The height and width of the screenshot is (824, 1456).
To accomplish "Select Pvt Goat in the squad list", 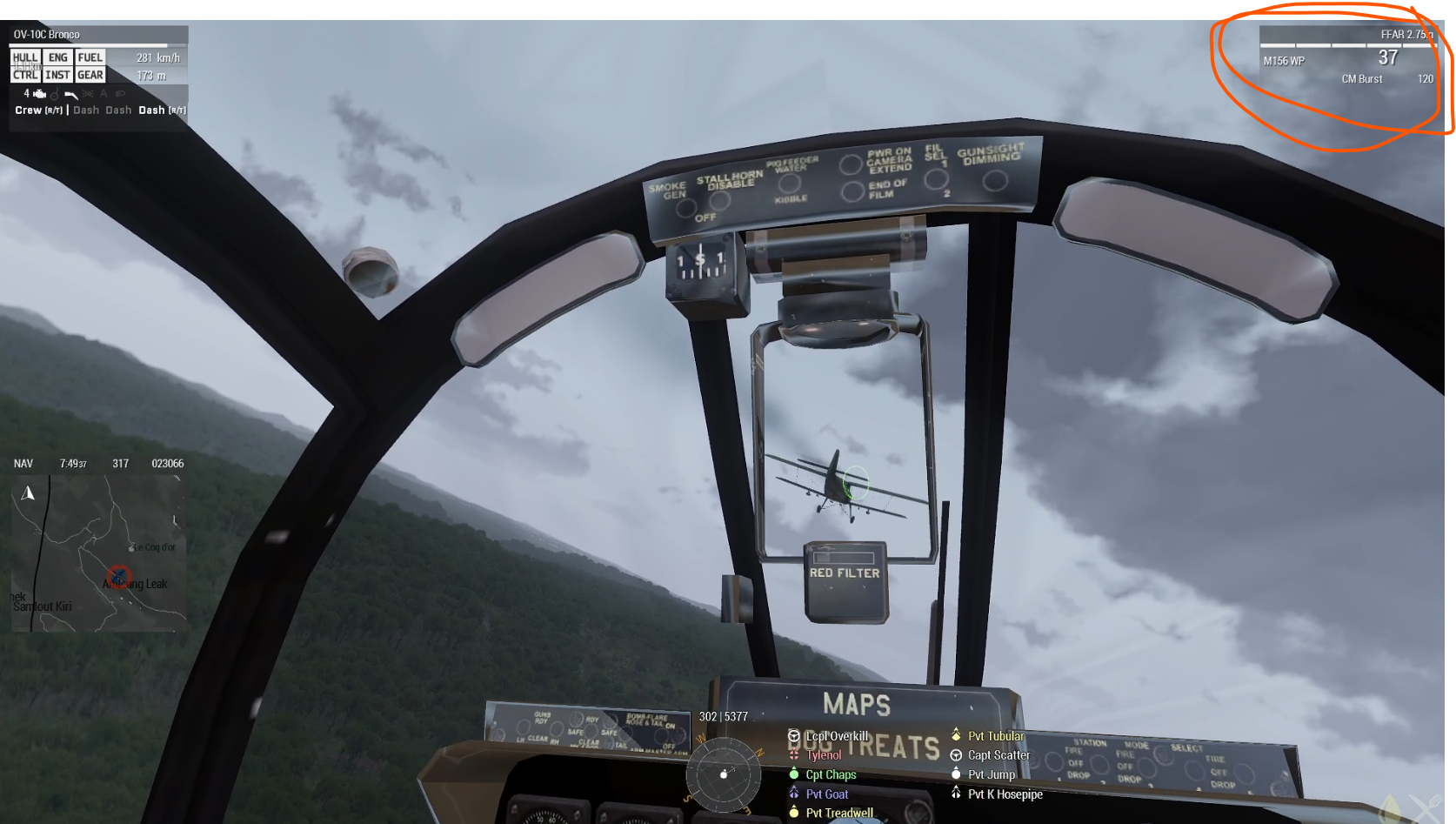I will coord(826,794).
